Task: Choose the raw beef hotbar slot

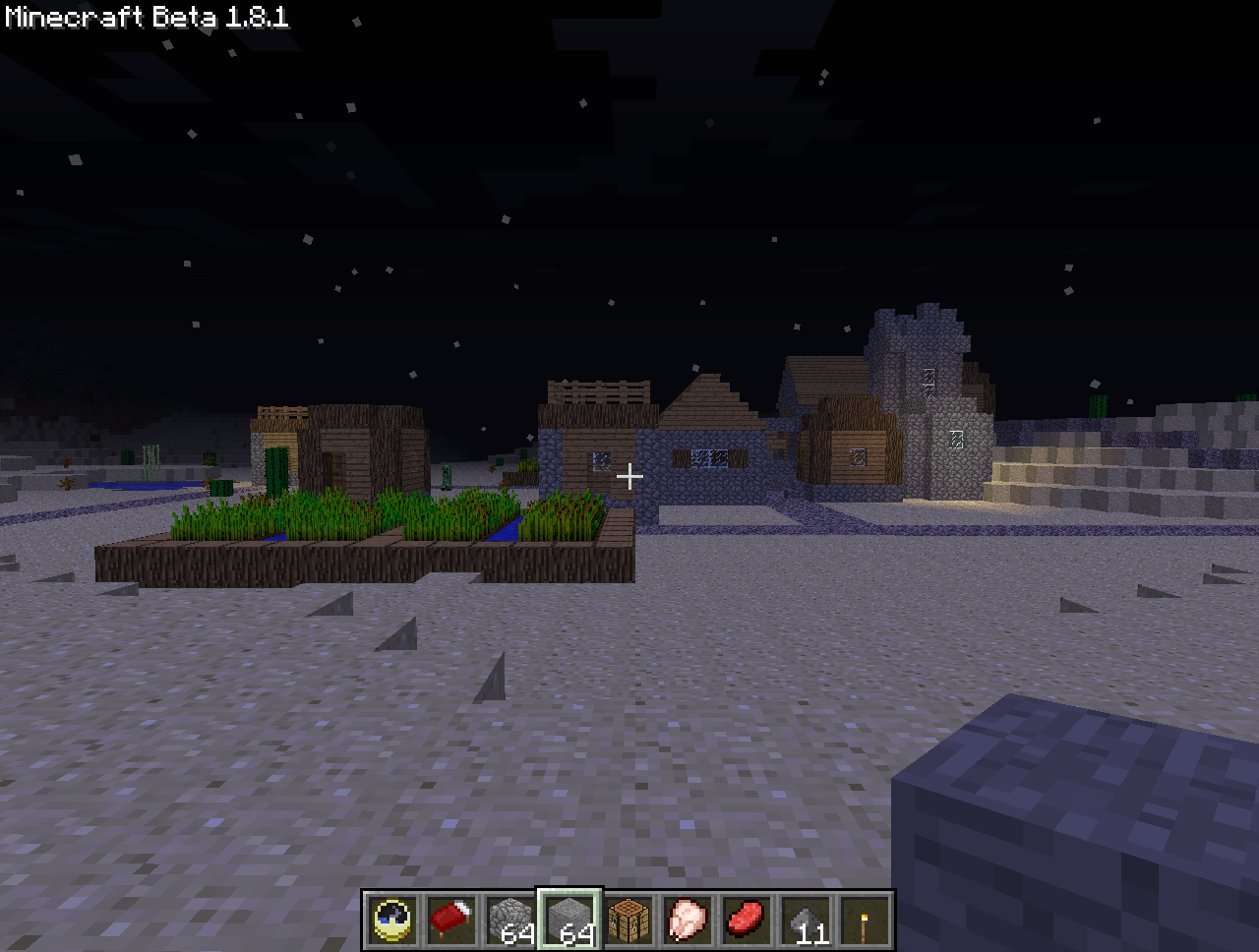Action: click(x=748, y=922)
